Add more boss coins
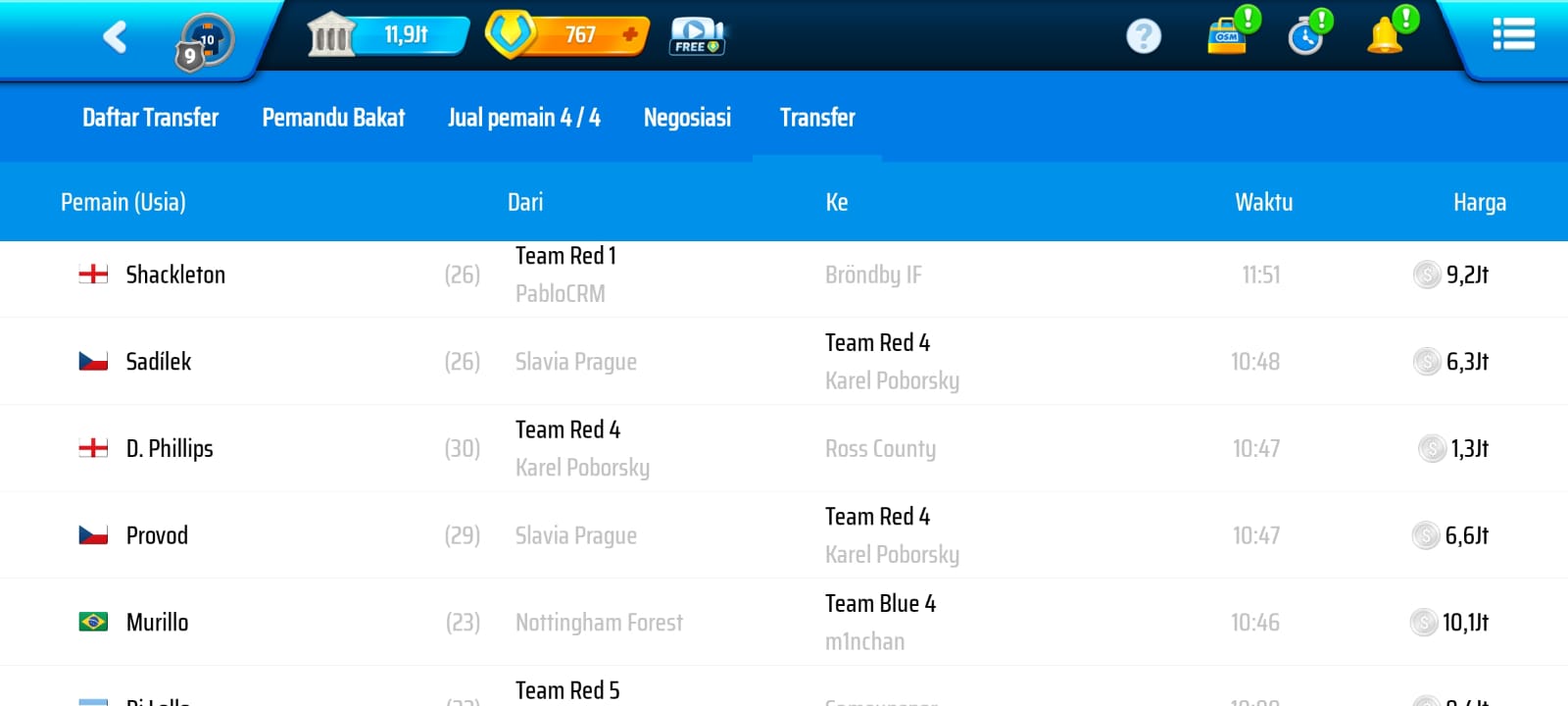This screenshot has width=1568, height=706. 629,35
